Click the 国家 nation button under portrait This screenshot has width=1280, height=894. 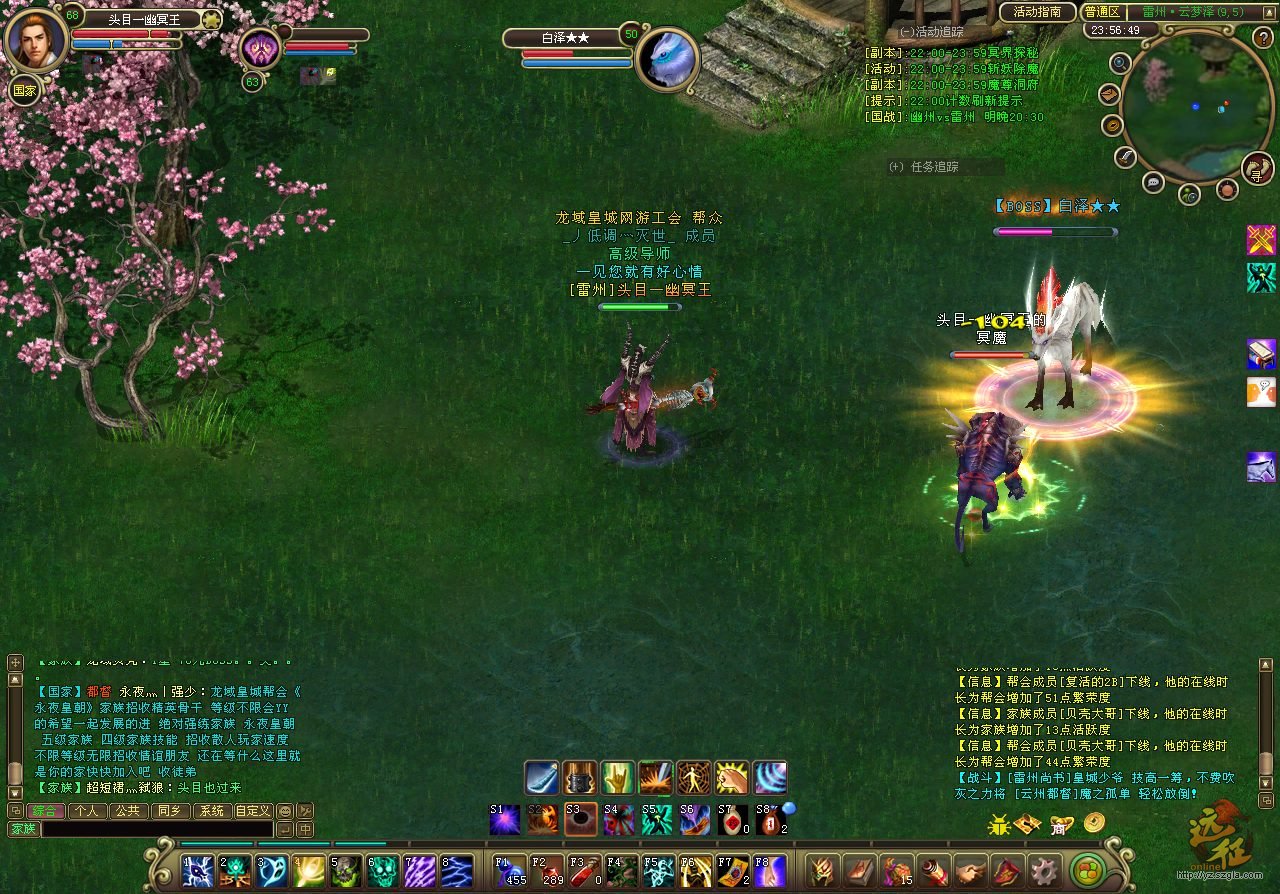[x=25, y=90]
